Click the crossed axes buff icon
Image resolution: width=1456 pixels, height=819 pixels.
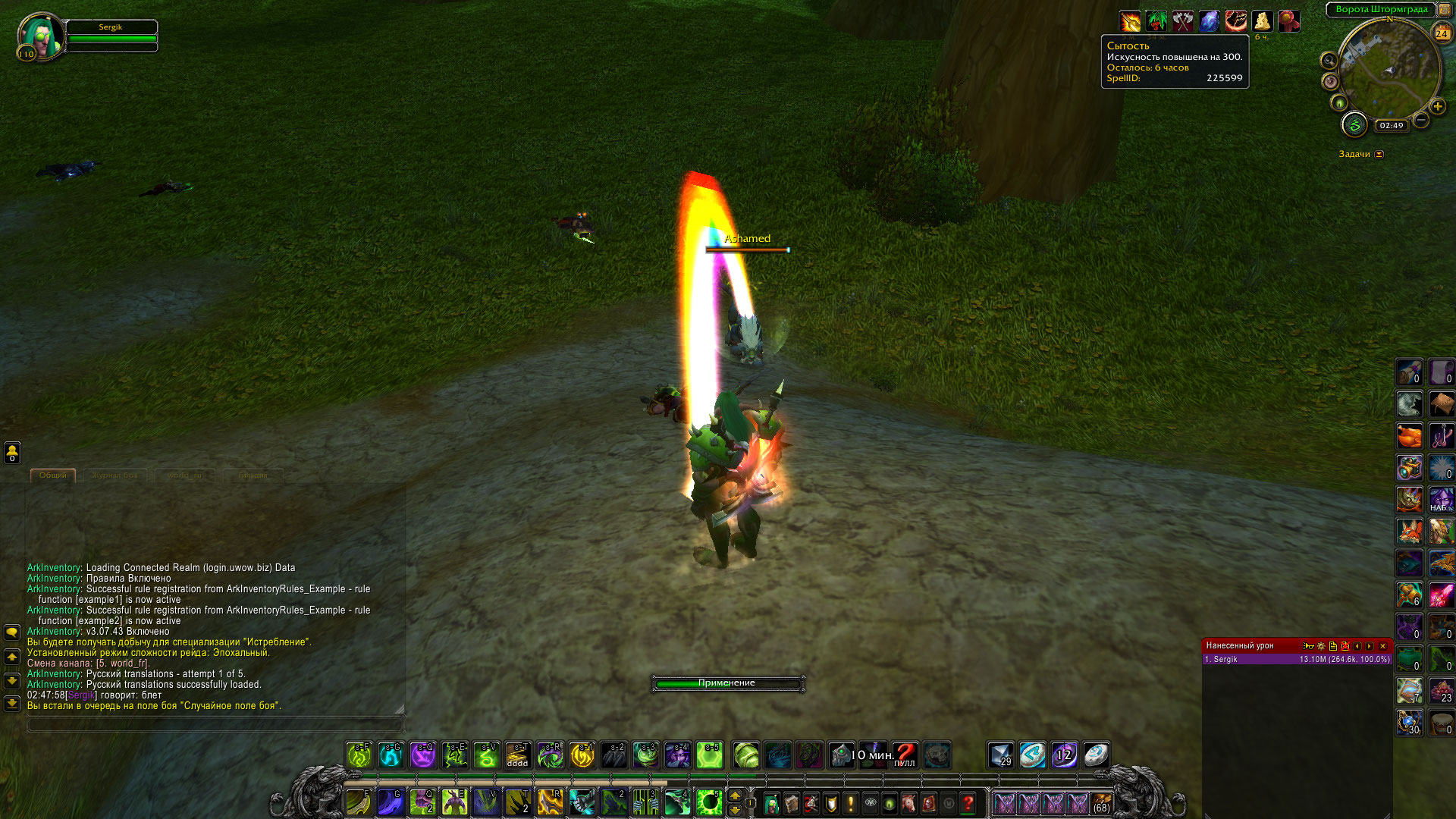(1183, 21)
